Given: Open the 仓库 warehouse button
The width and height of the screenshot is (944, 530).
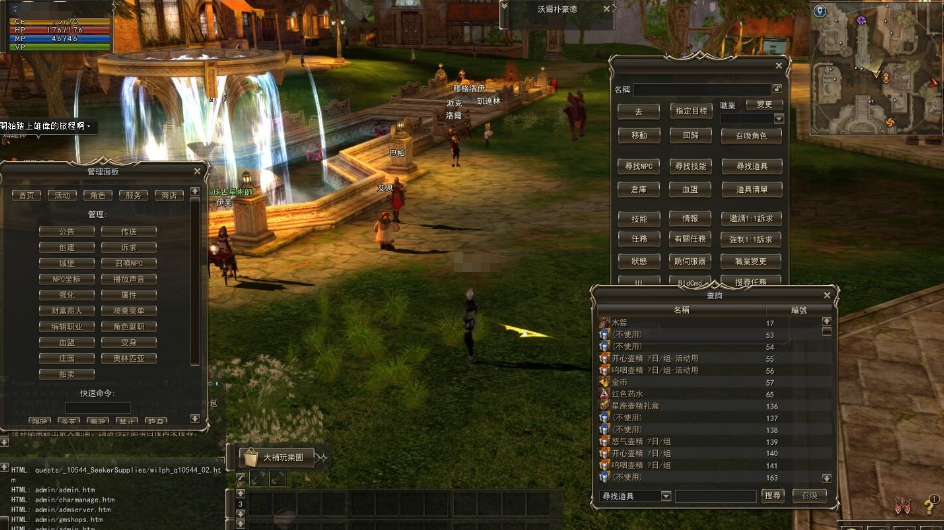Looking at the screenshot, I should click(639, 188).
